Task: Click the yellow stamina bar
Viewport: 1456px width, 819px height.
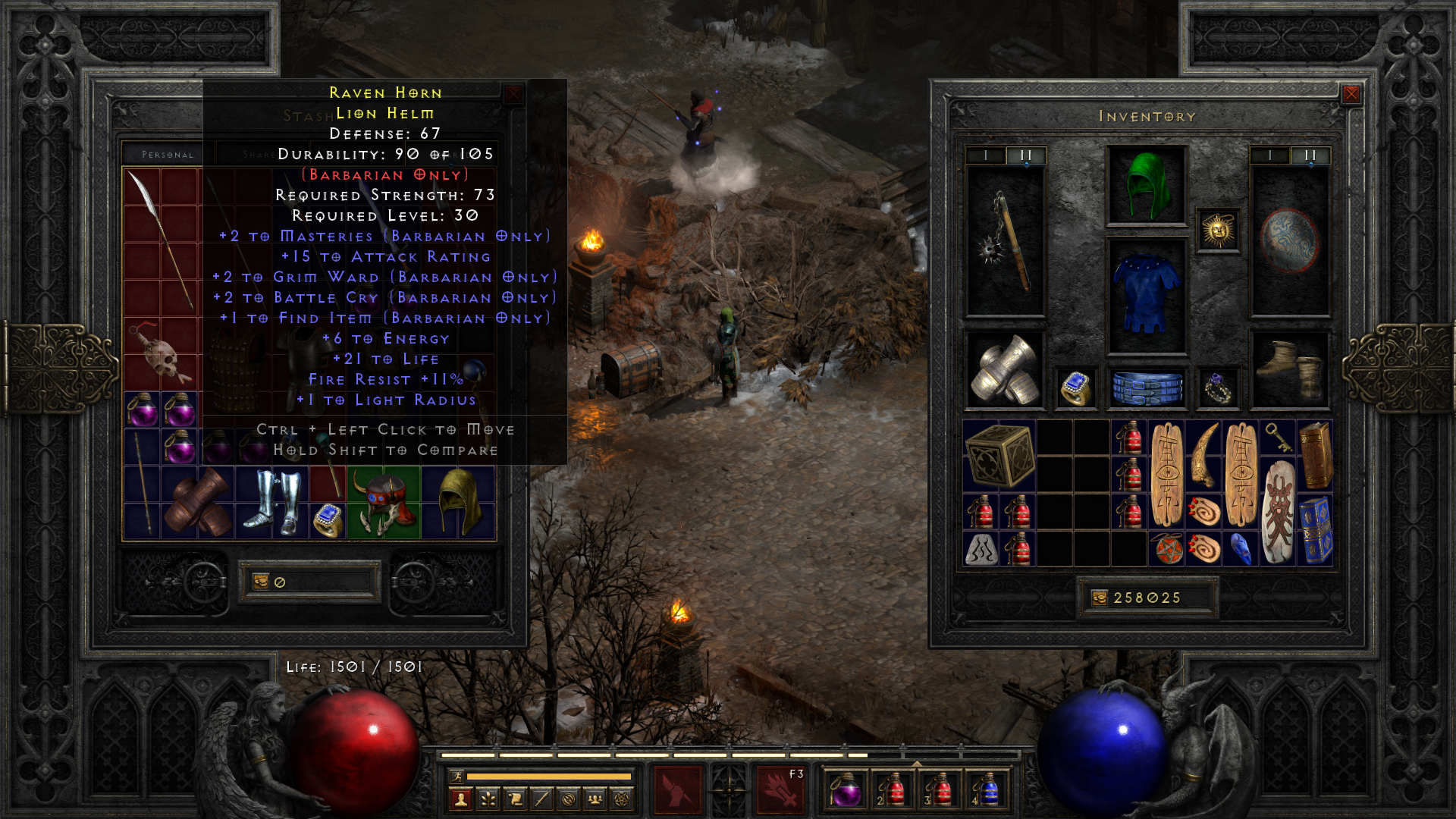Action: 550,777
